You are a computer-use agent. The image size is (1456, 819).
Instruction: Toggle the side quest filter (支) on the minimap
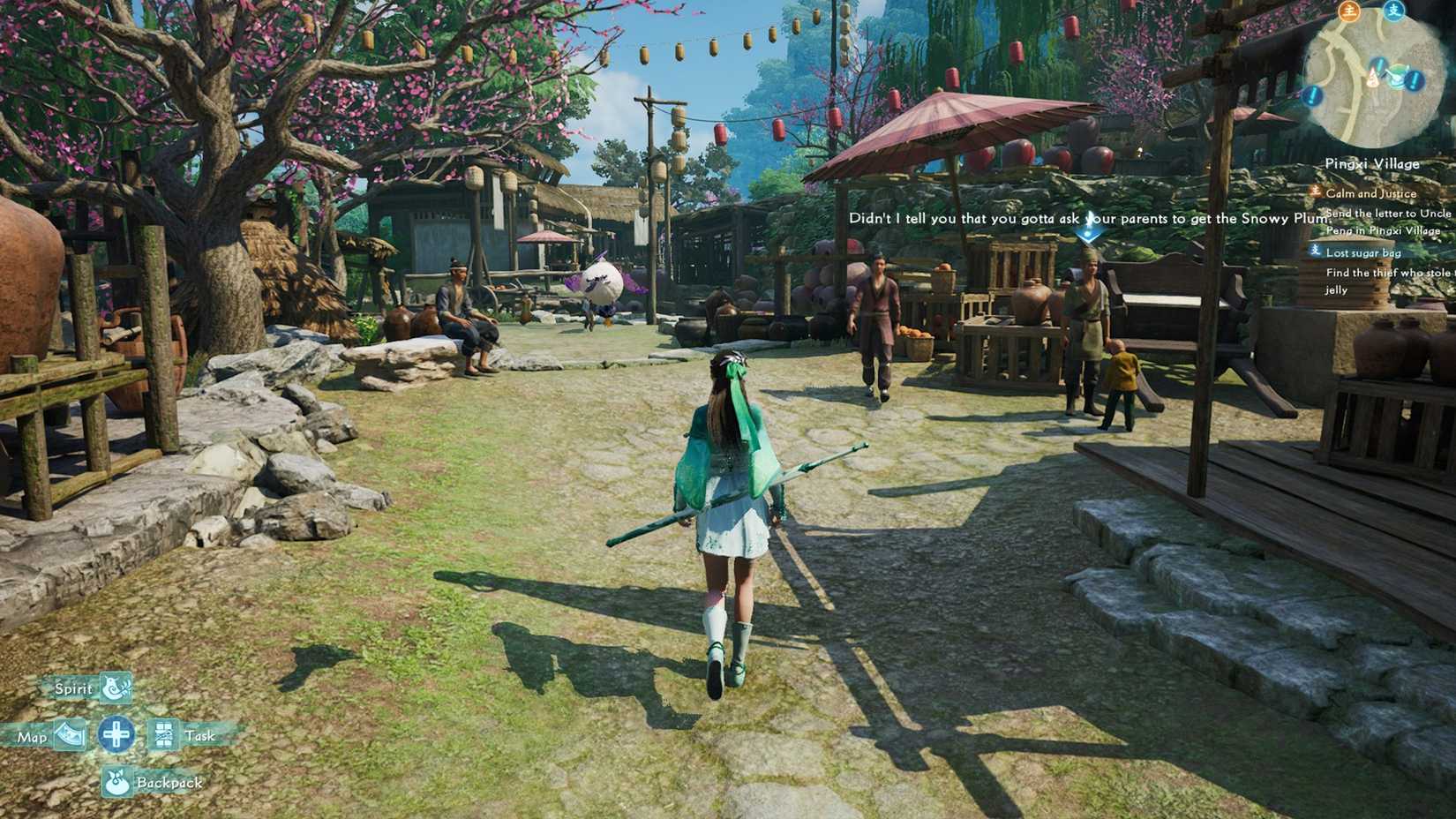[1393, 9]
